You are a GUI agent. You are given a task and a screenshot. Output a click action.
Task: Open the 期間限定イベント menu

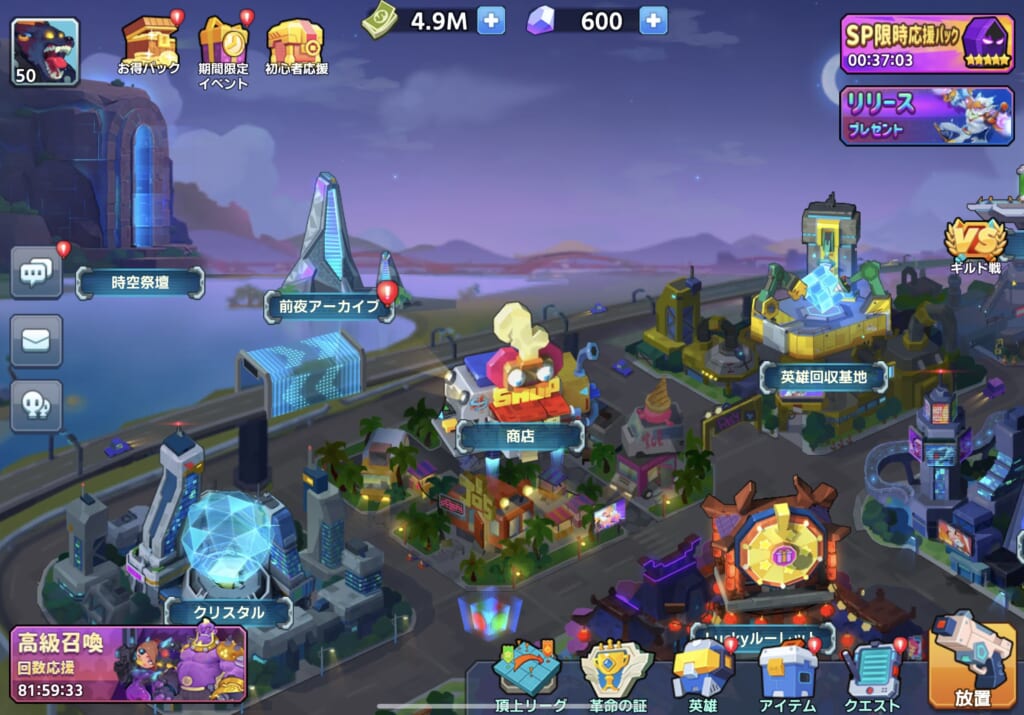point(223,48)
